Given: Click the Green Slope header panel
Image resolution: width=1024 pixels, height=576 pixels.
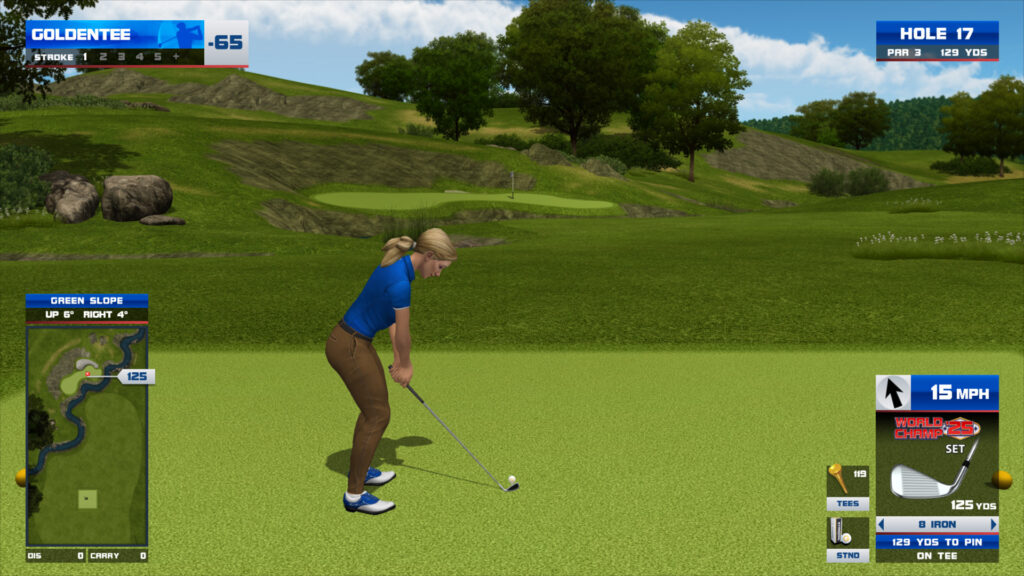Looking at the screenshot, I should pyautogui.click(x=87, y=301).
